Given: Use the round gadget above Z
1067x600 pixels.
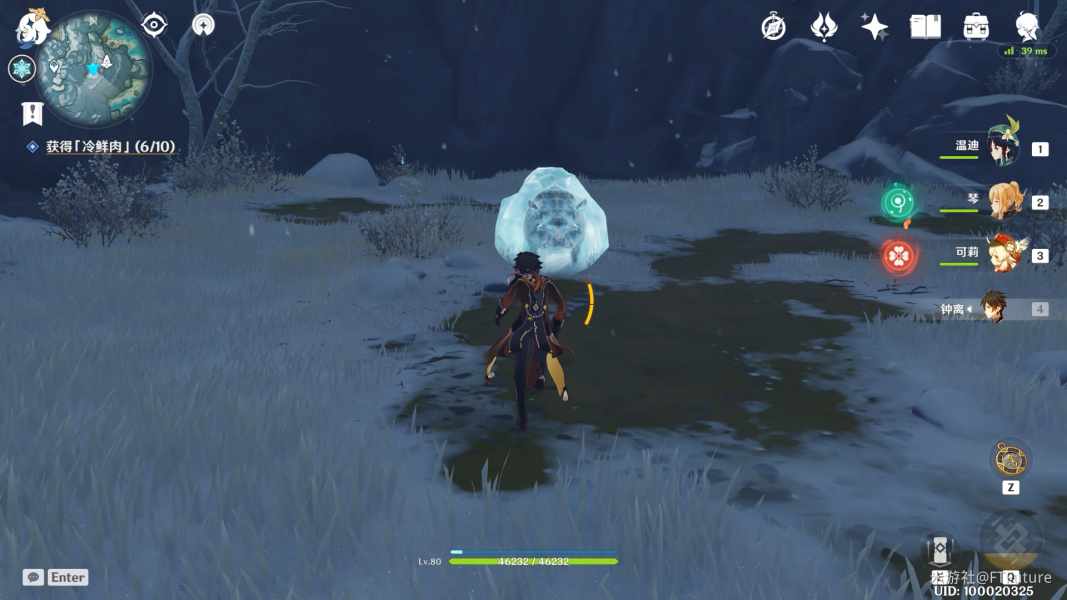Looking at the screenshot, I should 1010,460.
